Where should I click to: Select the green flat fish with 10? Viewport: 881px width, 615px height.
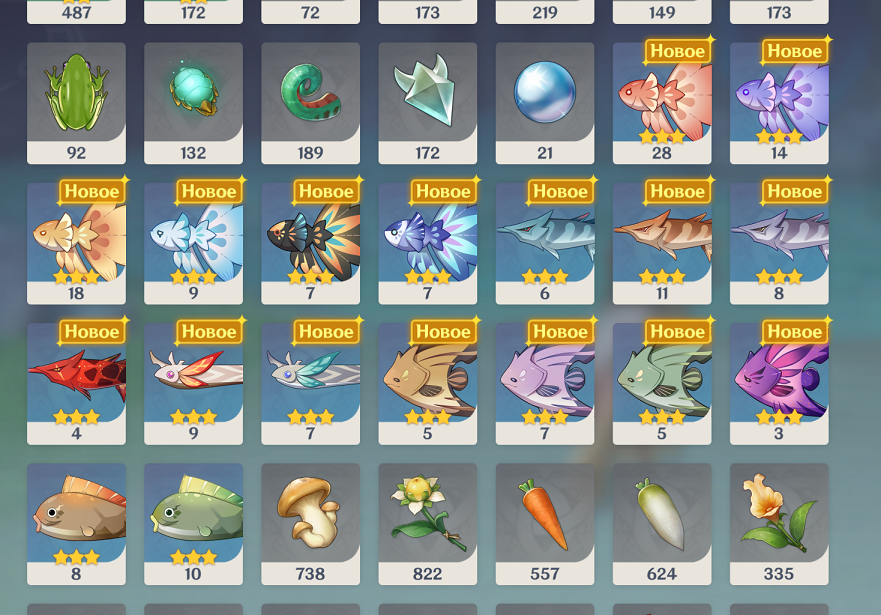[193, 523]
